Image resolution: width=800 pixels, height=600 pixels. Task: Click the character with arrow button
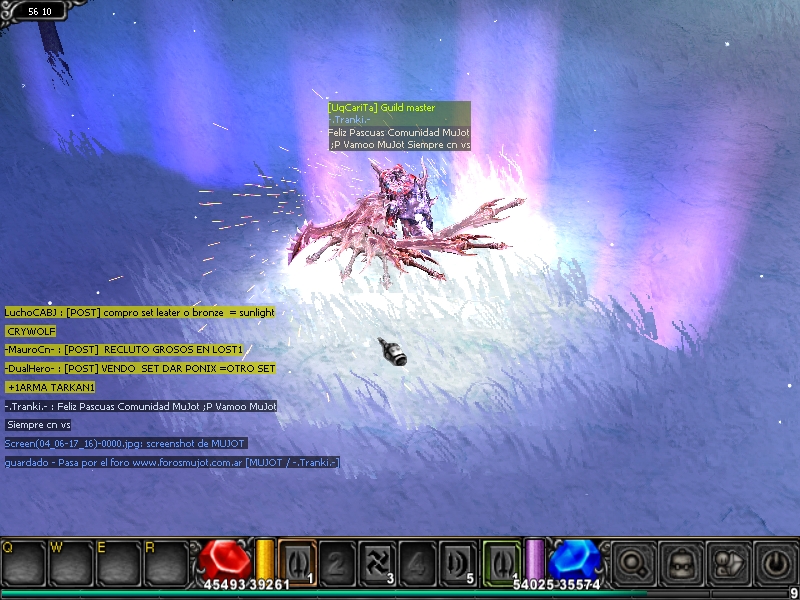(x=727, y=561)
